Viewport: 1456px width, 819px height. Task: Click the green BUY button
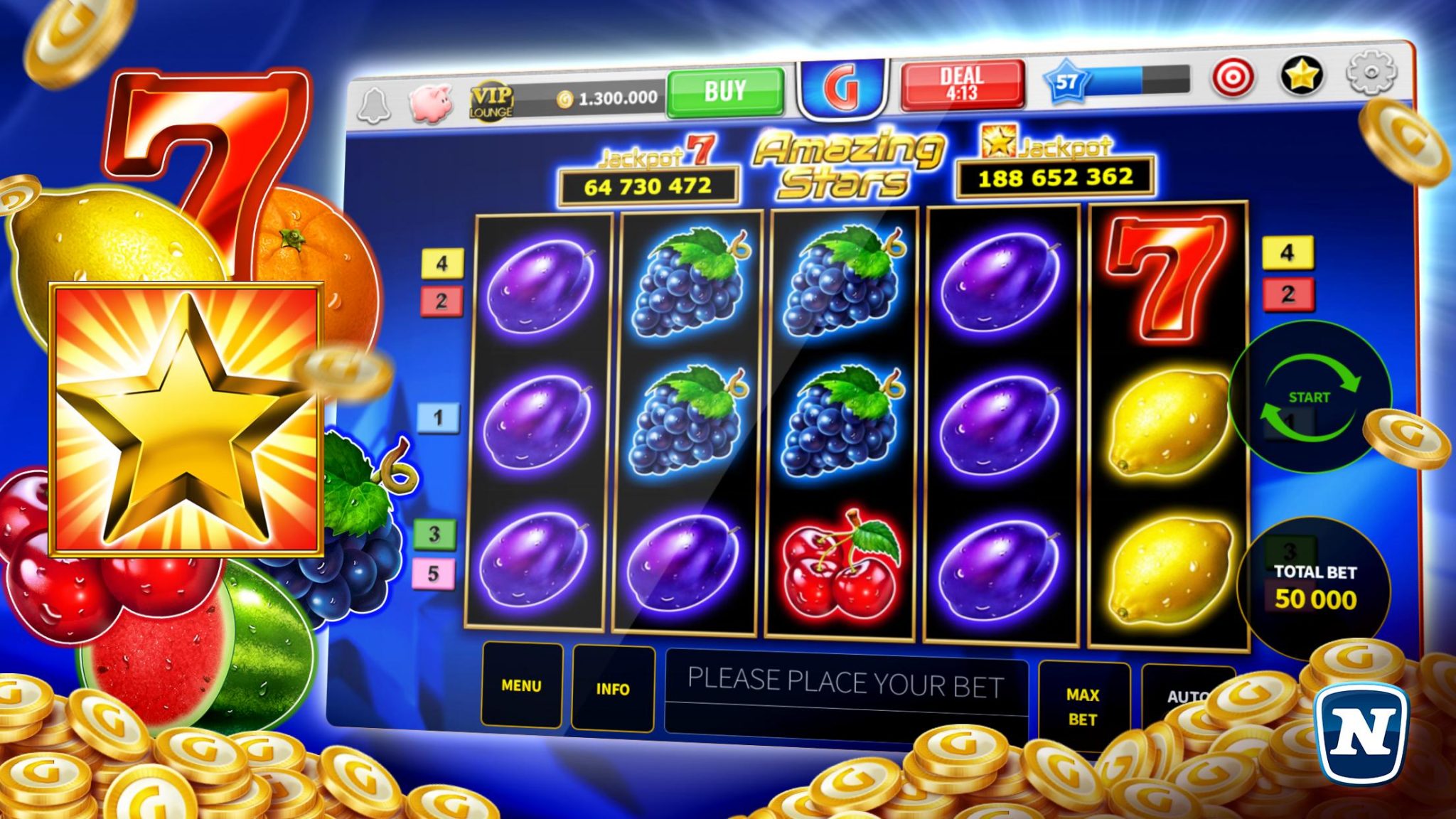[x=725, y=92]
